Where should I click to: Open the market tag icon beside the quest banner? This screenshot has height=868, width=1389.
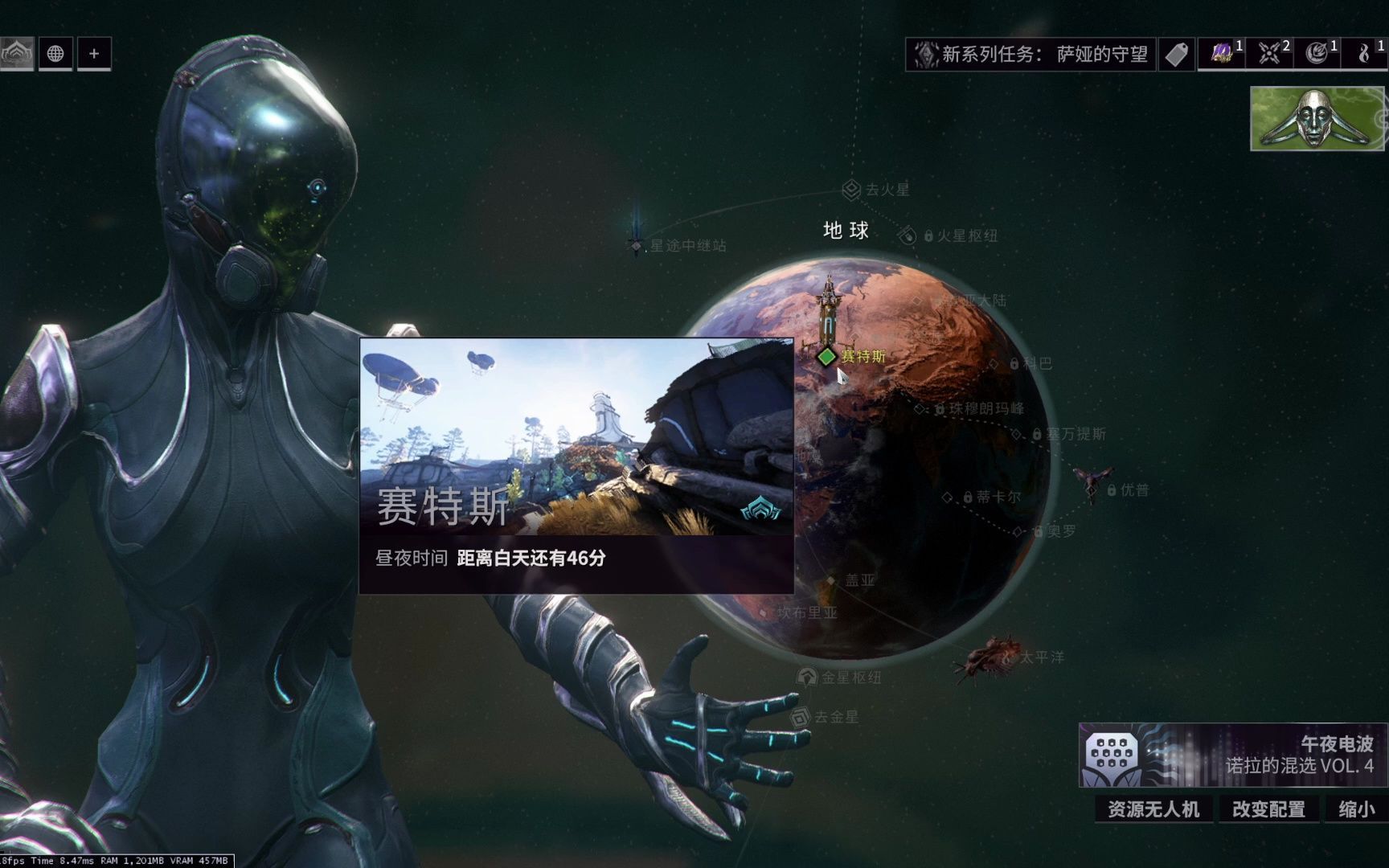coord(1178,54)
